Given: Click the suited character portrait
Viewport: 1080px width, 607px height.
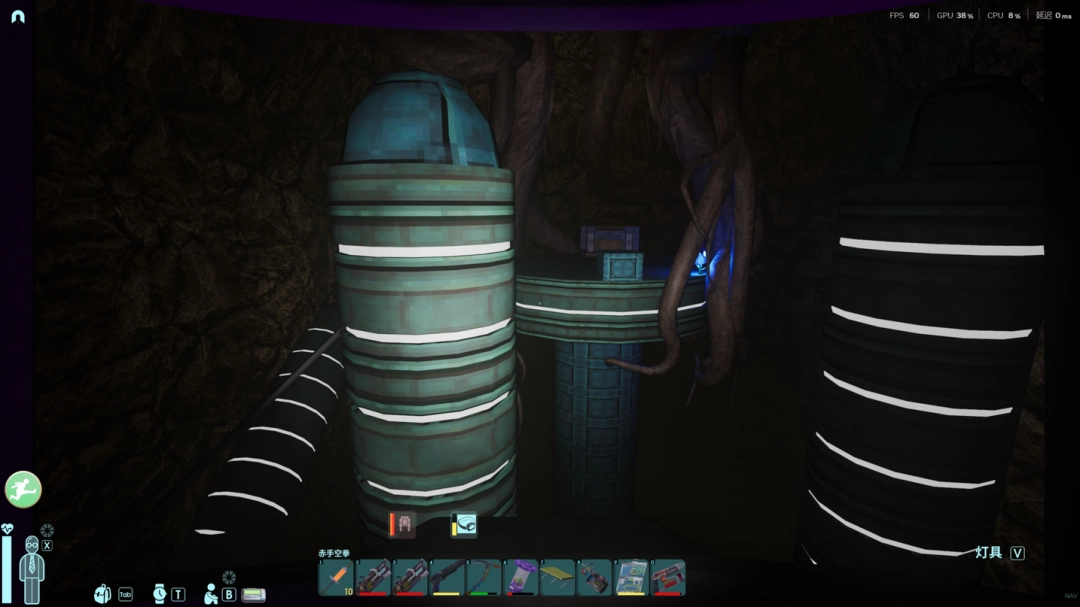Looking at the screenshot, I should (x=32, y=568).
